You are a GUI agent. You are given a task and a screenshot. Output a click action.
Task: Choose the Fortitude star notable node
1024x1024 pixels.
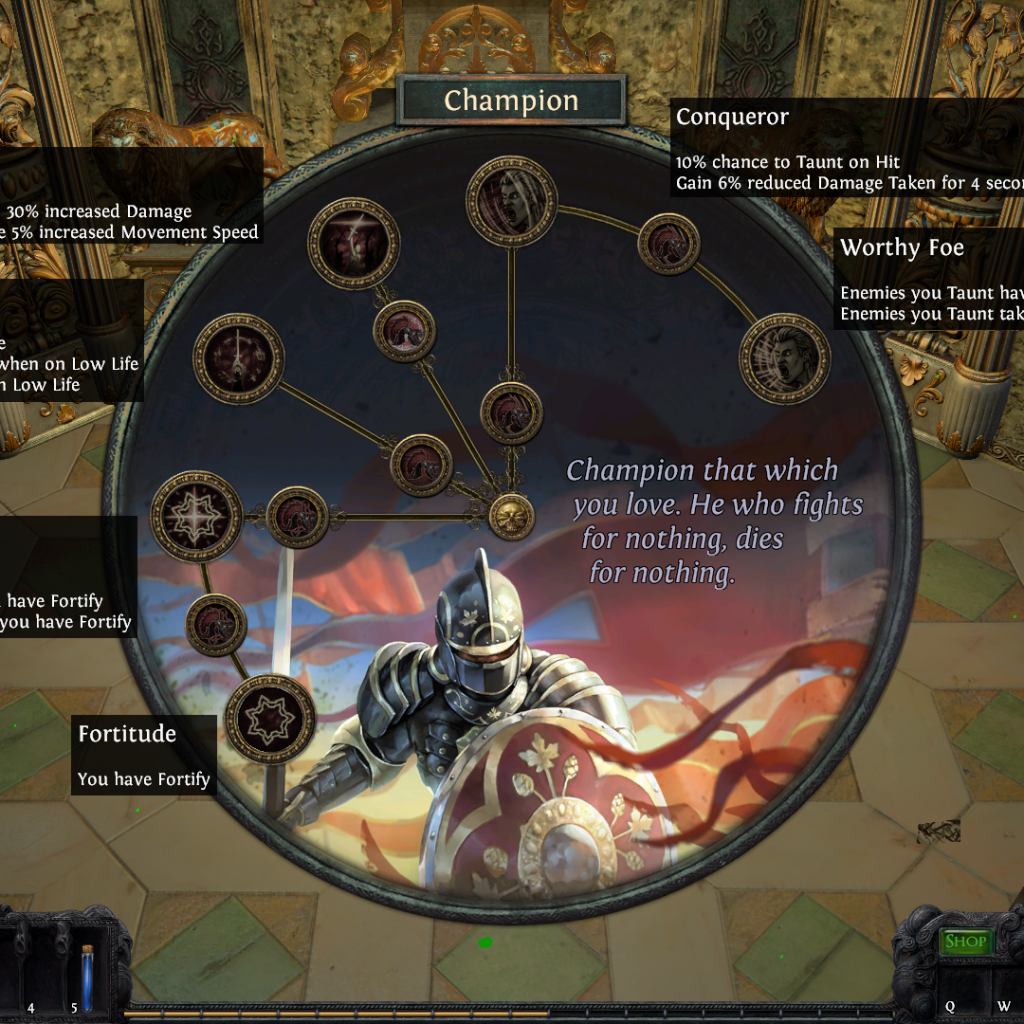[270, 718]
